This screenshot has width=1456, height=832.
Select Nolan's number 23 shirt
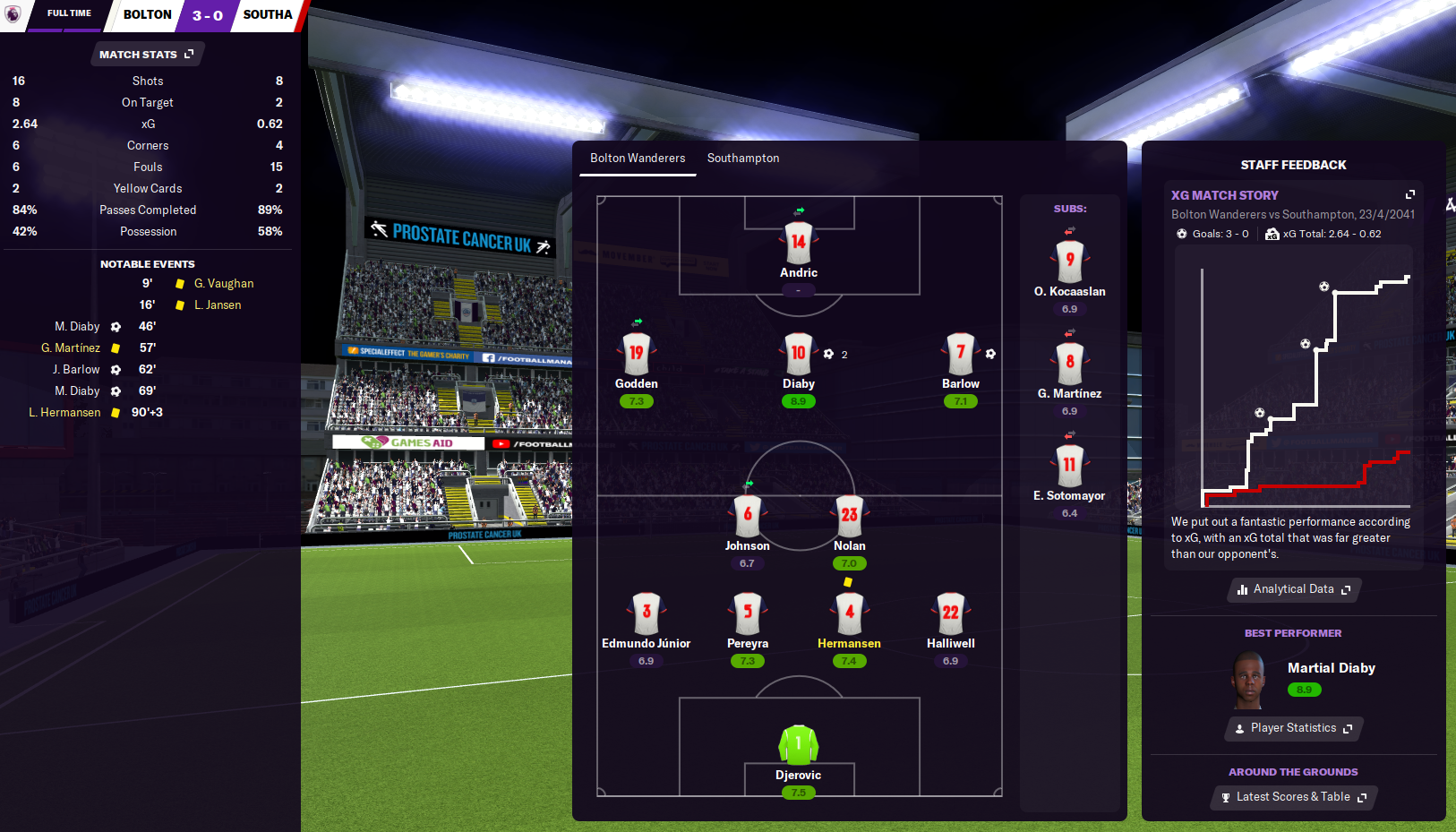pyautogui.click(x=849, y=515)
